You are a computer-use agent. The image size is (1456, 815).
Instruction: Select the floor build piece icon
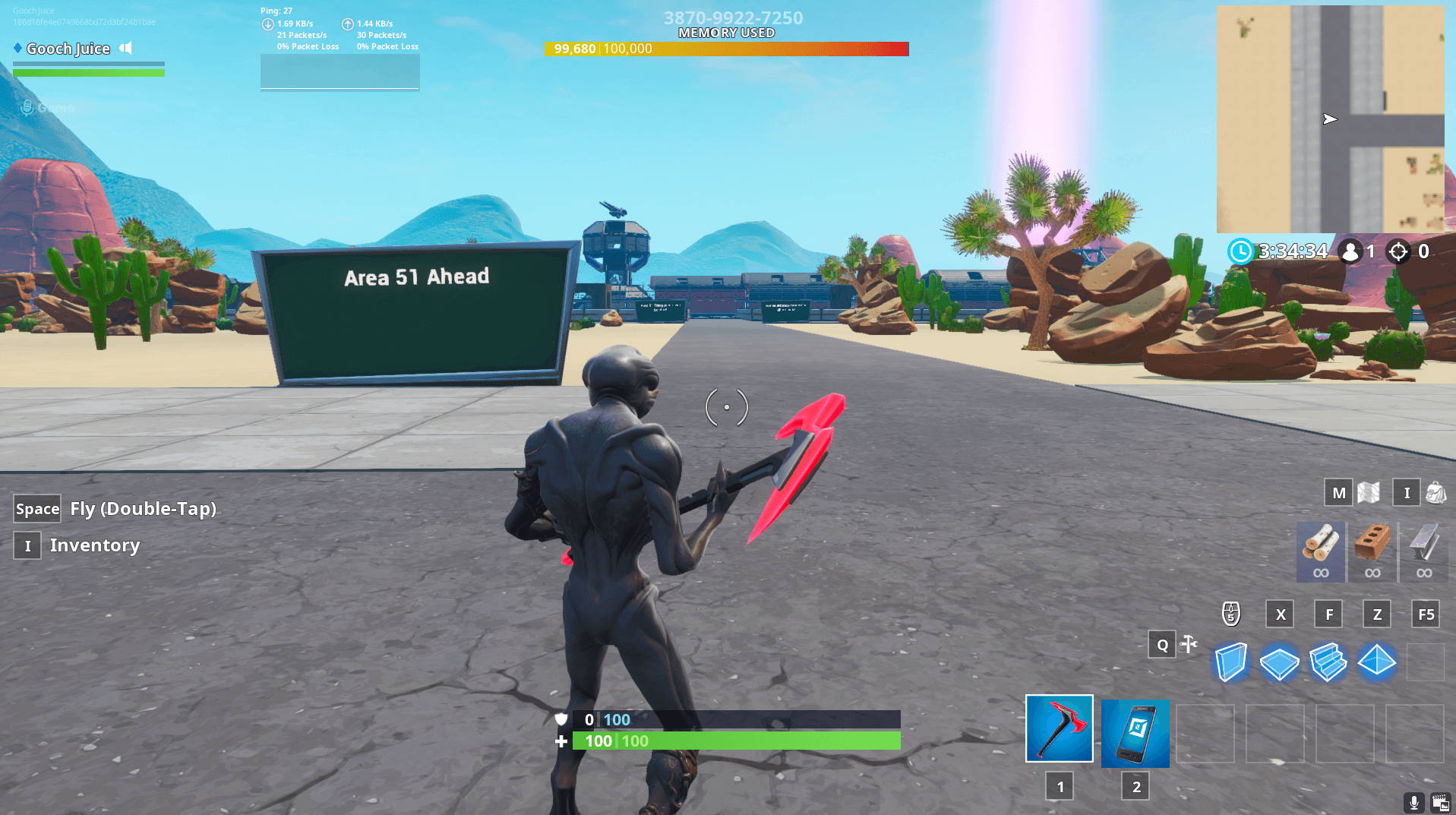[x=1280, y=662]
